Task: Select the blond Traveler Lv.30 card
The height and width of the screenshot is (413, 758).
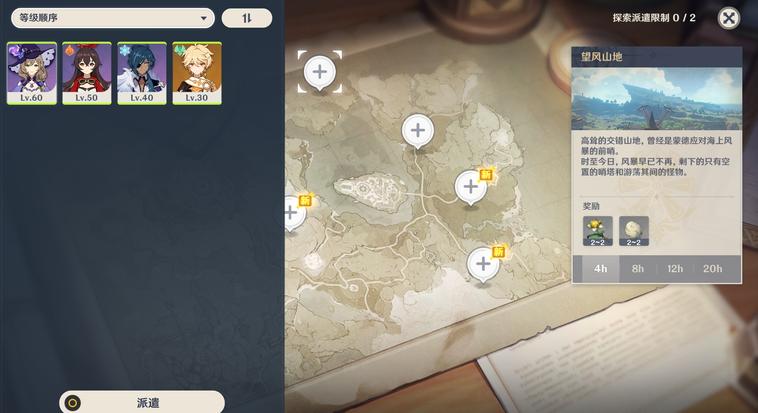Action: (197, 73)
